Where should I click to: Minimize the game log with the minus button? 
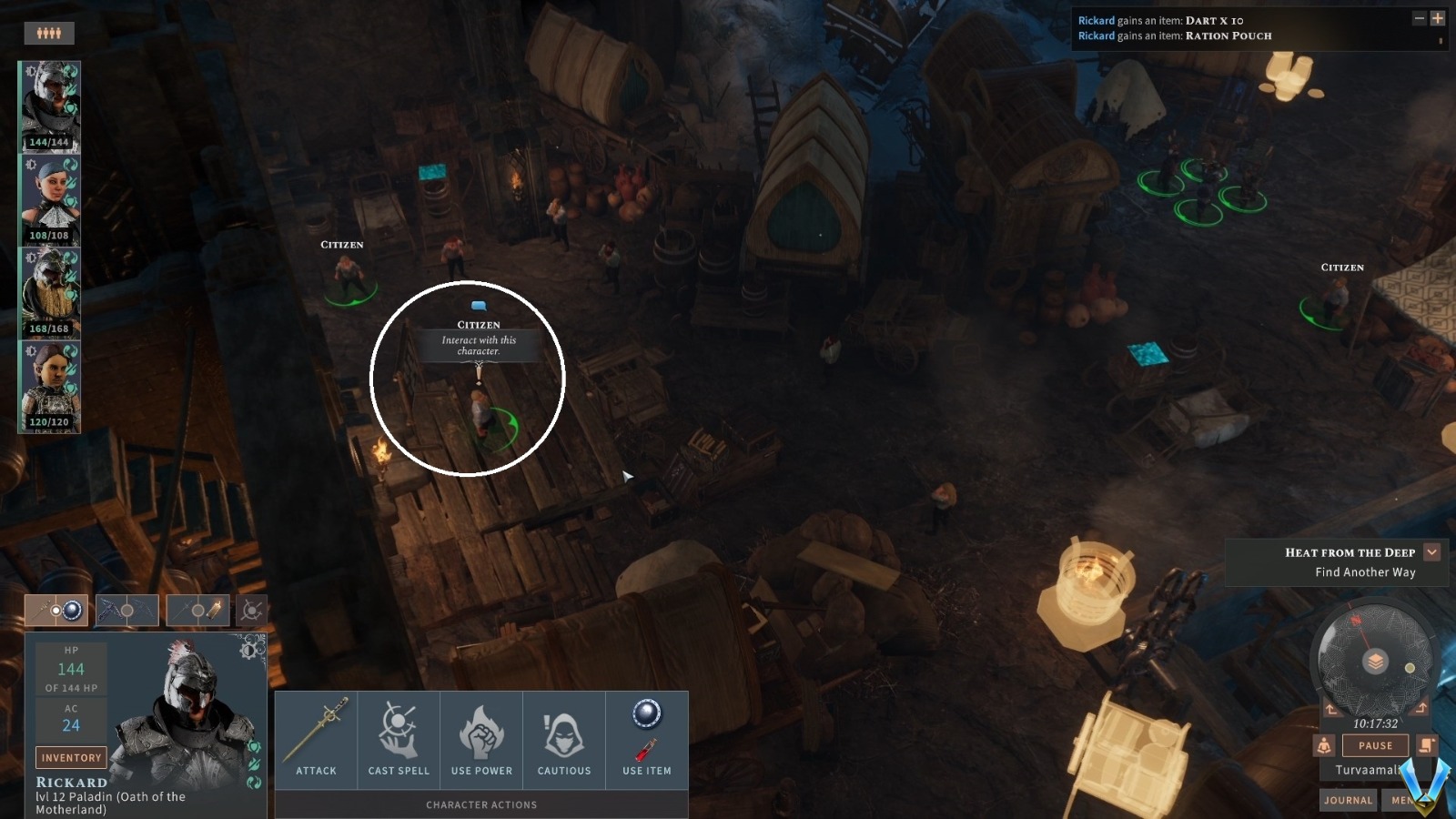pos(1419,18)
